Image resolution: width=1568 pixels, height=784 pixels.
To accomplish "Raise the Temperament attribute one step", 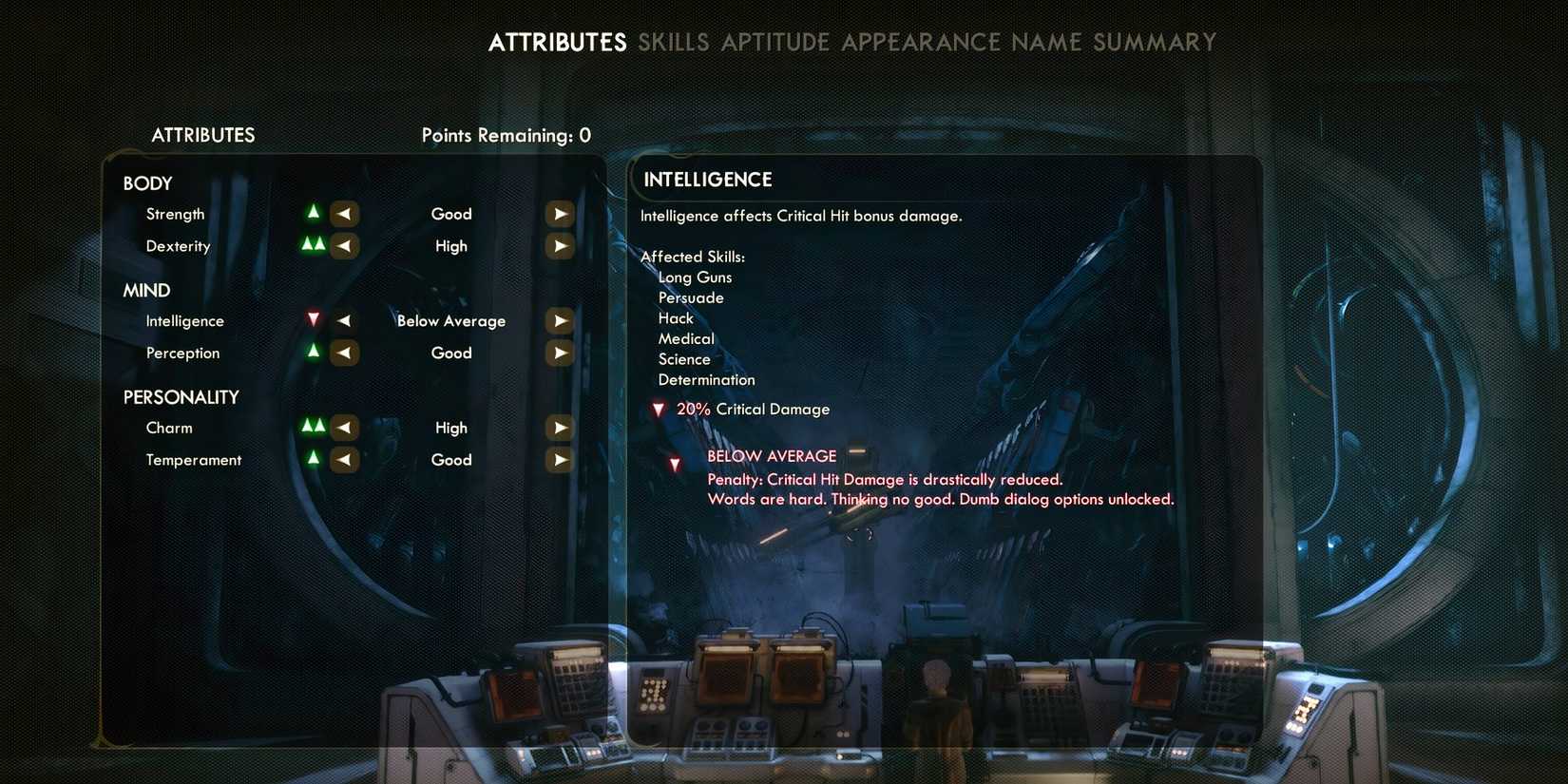I will tap(560, 459).
